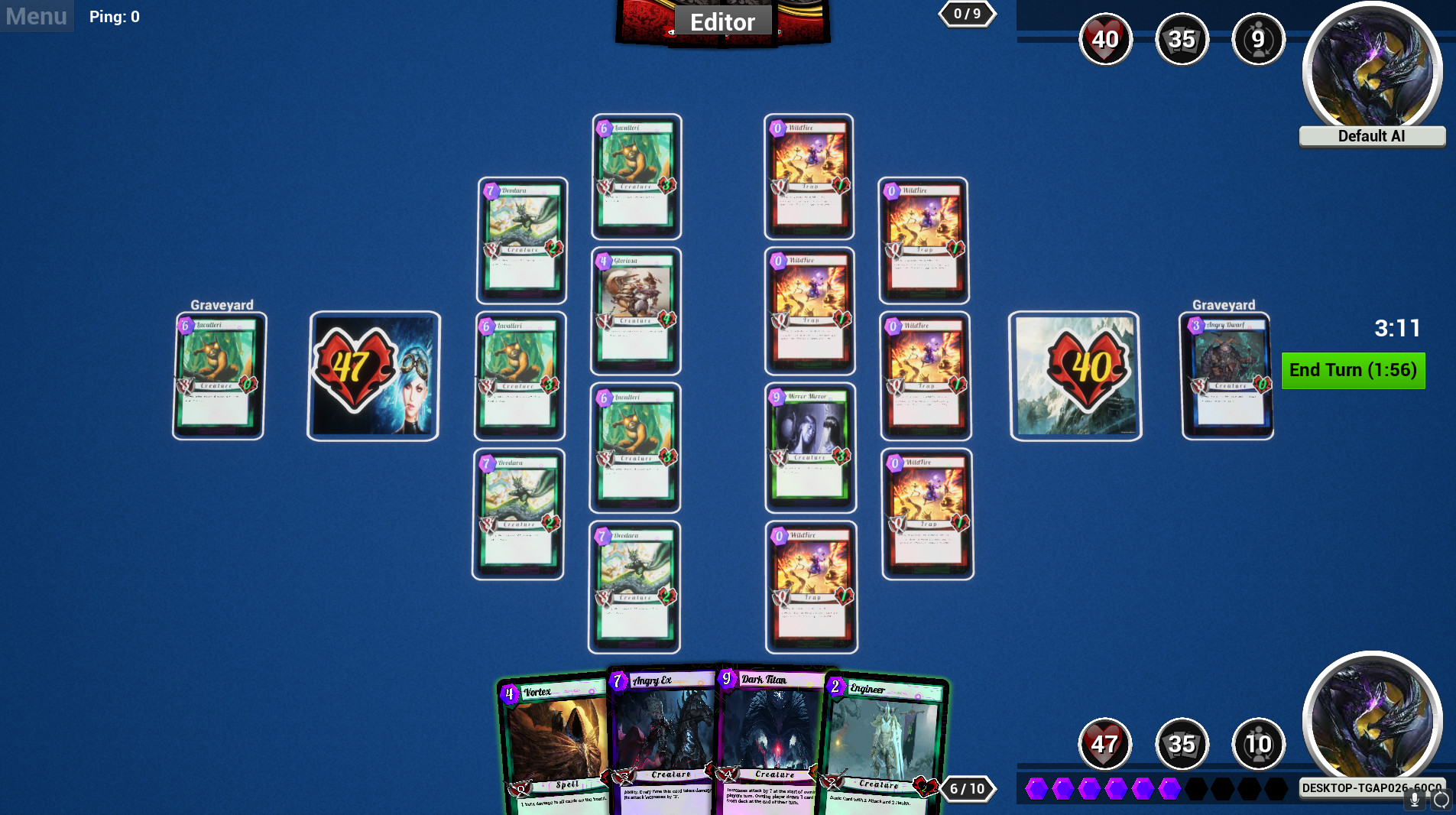Open the Menu in the top-left corner
This screenshot has height=815, width=1456.
[35, 16]
